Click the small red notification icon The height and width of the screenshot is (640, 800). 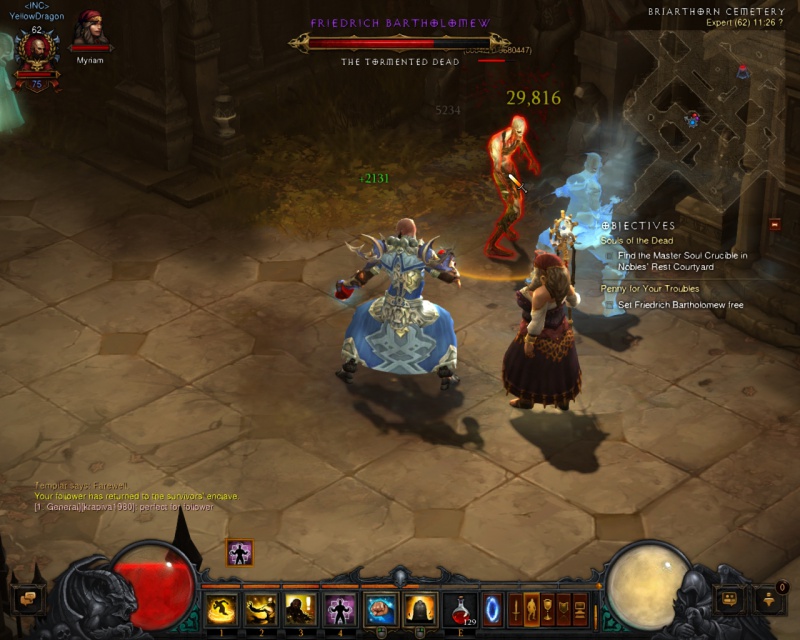point(775,225)
